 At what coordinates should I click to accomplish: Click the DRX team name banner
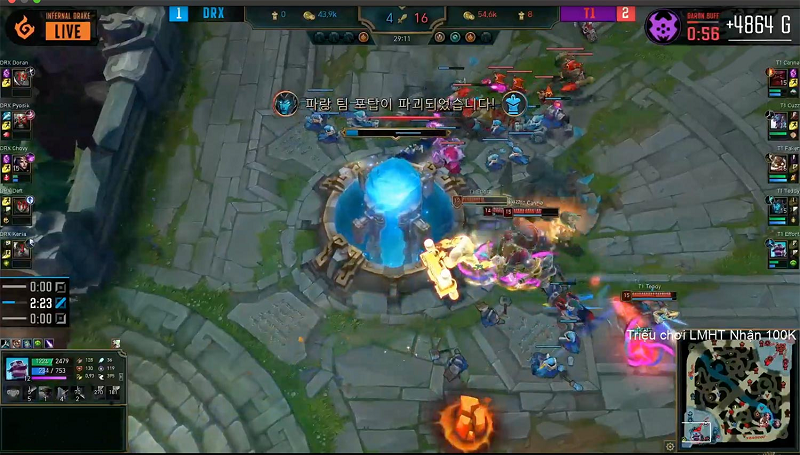point(213,14)
